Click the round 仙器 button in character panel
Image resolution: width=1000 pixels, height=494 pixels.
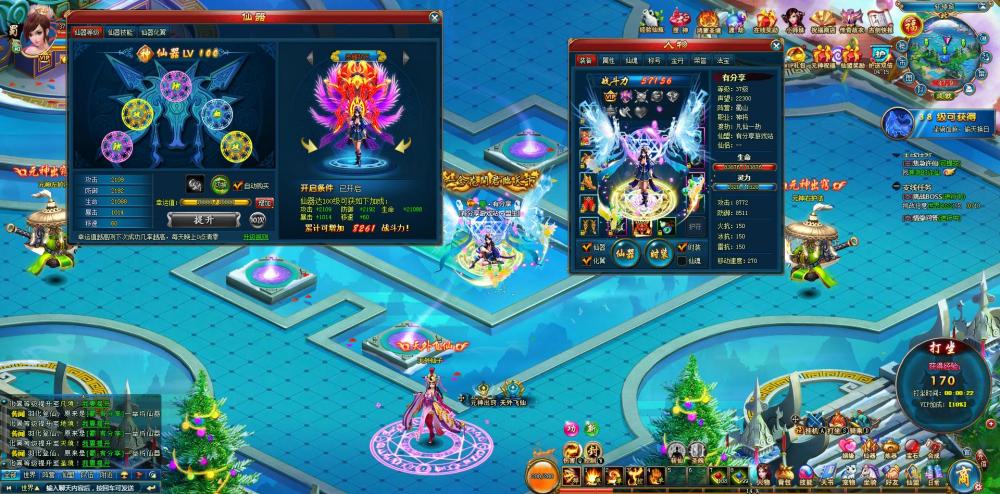point(625,252)
